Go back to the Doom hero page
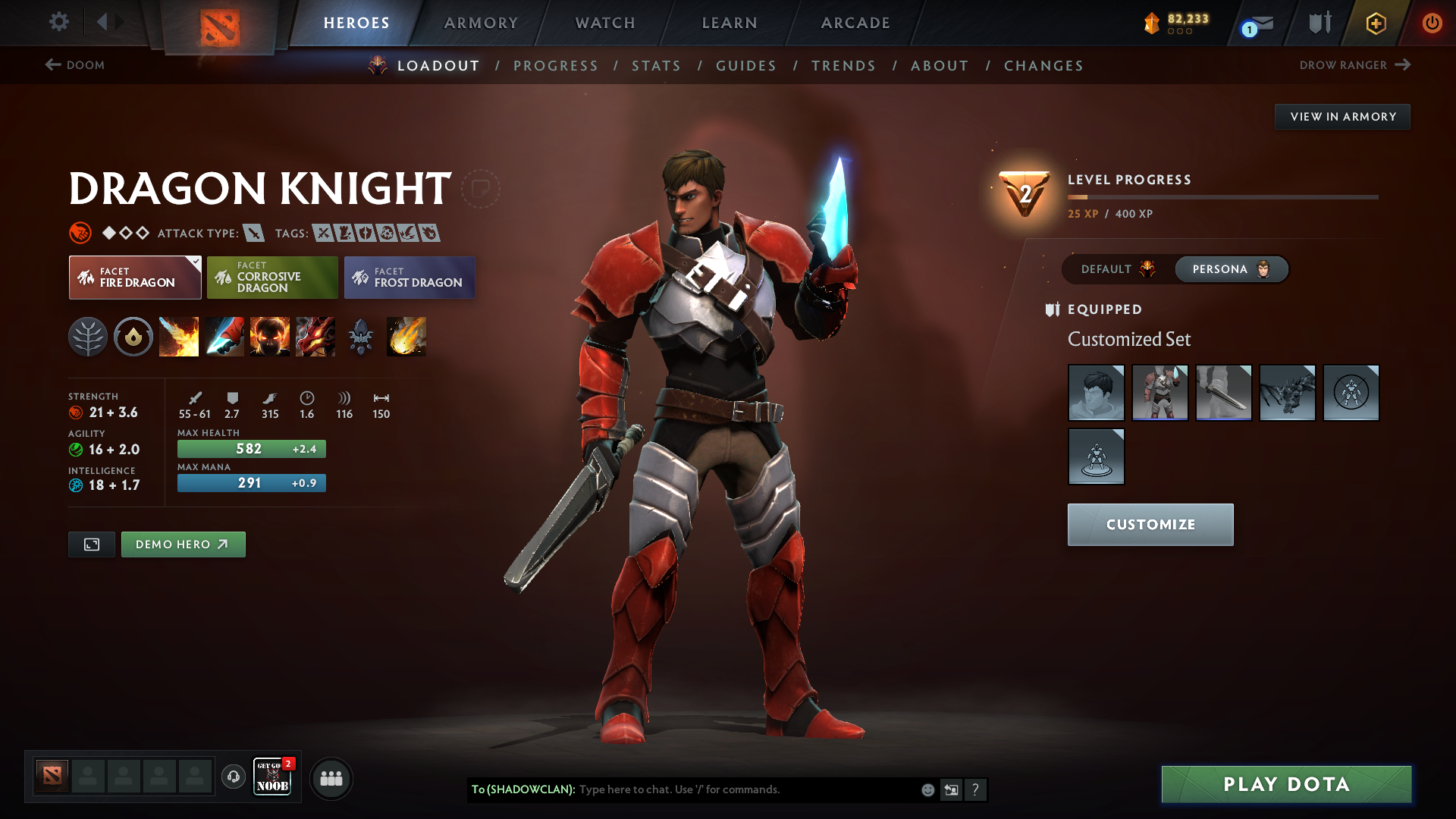 [75, 65]
